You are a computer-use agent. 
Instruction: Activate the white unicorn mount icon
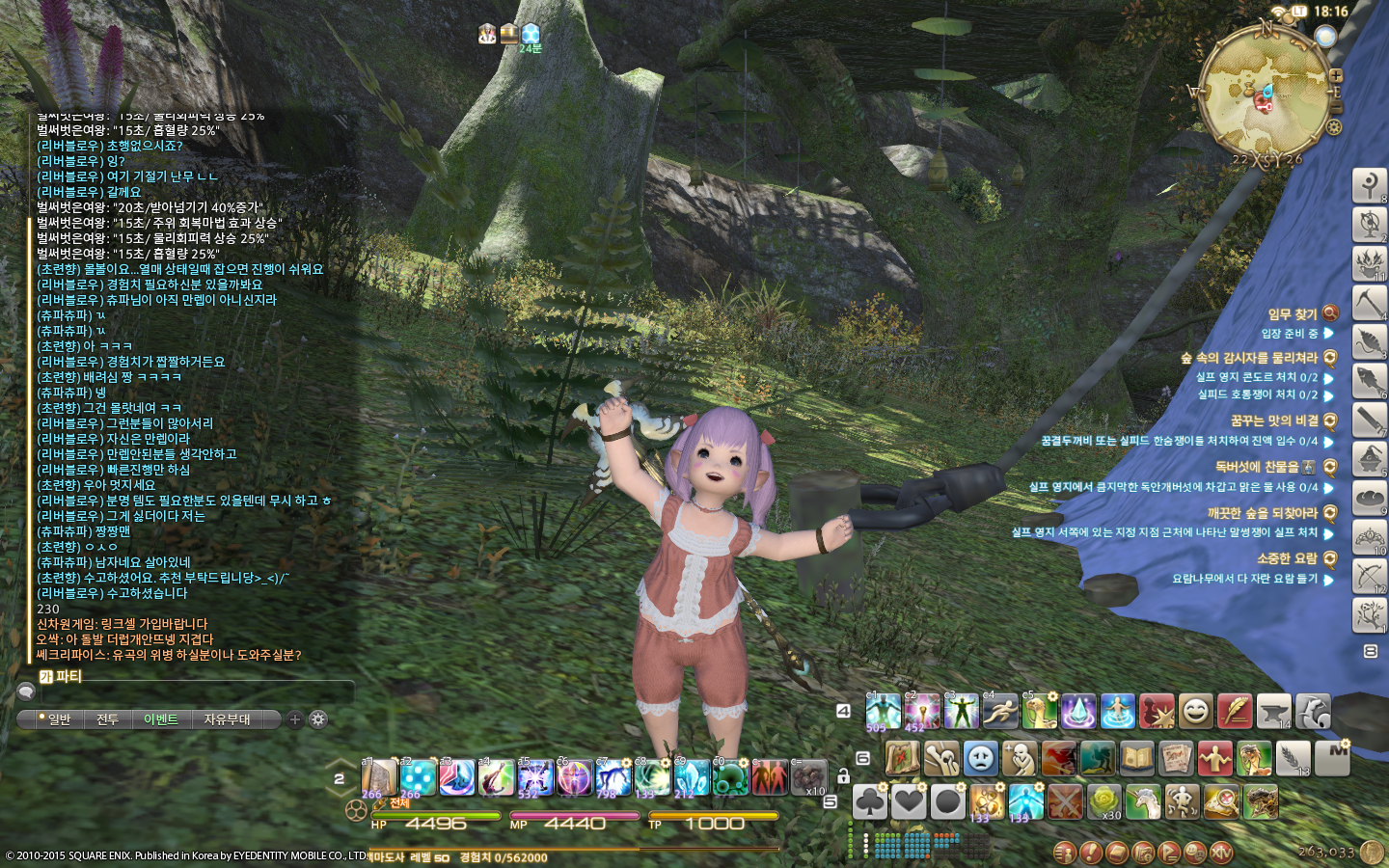click(x=1143, y=801)
